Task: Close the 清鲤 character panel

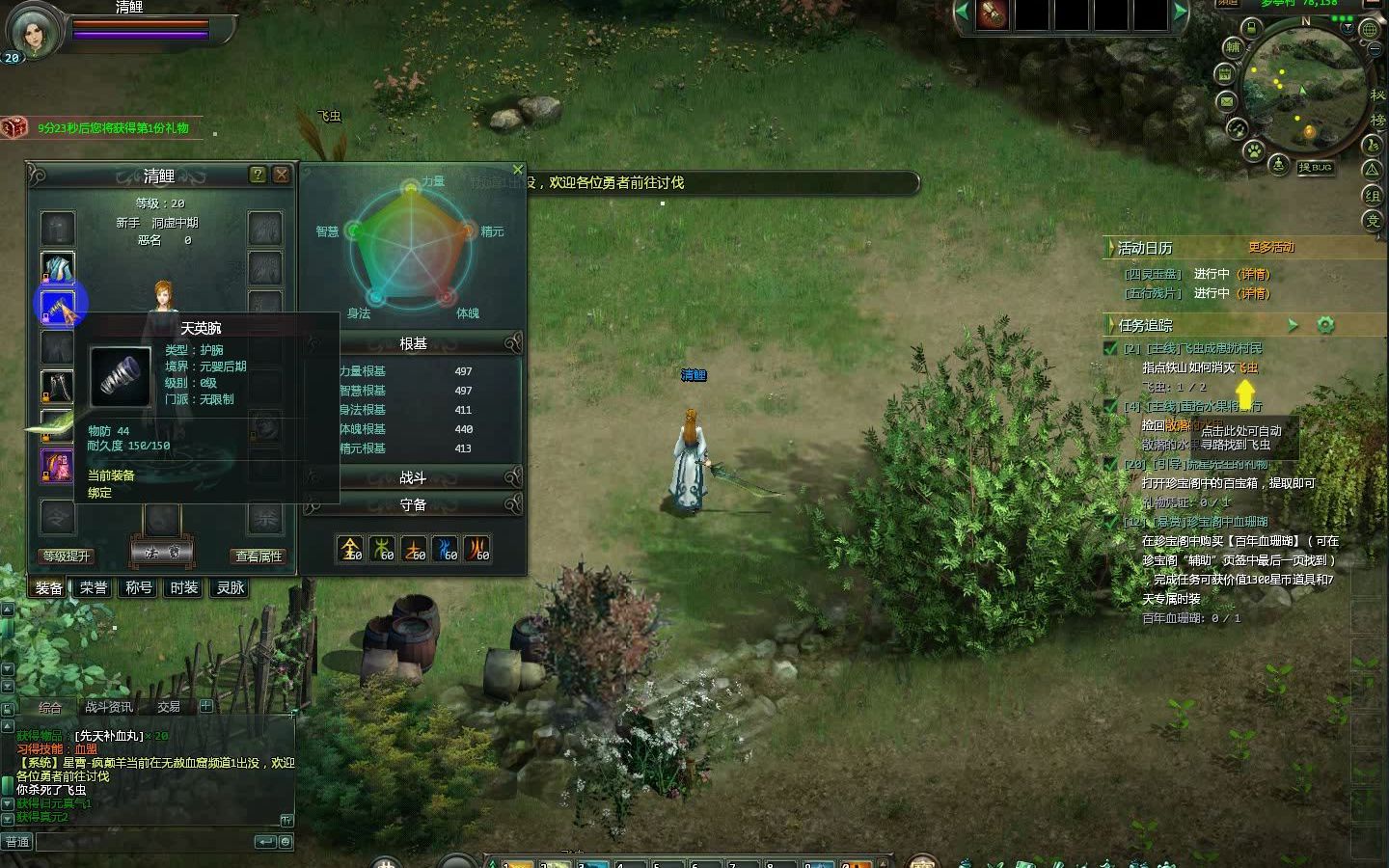Action: pos(281,175)
